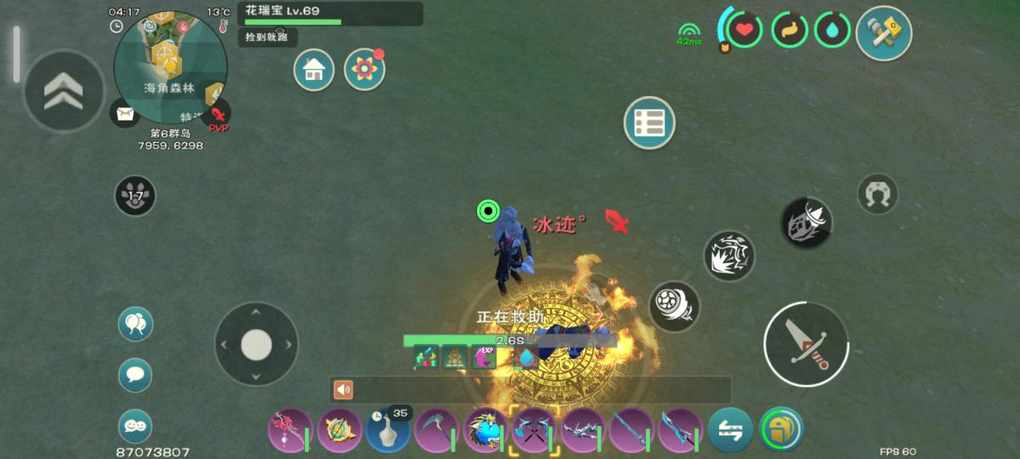Open the circular minimap

click(x=170, y=66)
